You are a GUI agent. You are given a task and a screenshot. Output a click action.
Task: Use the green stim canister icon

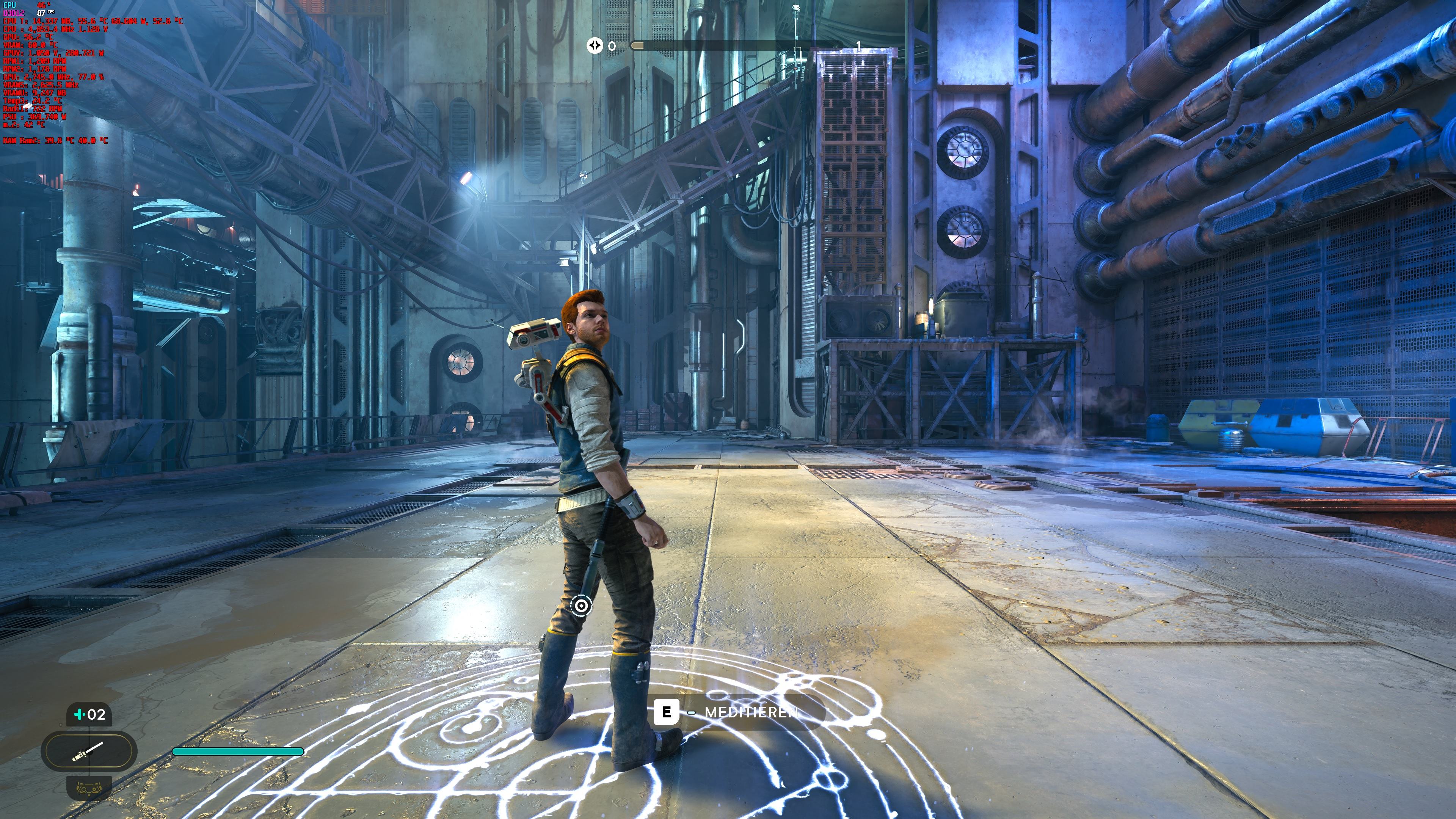coord(80,714)
